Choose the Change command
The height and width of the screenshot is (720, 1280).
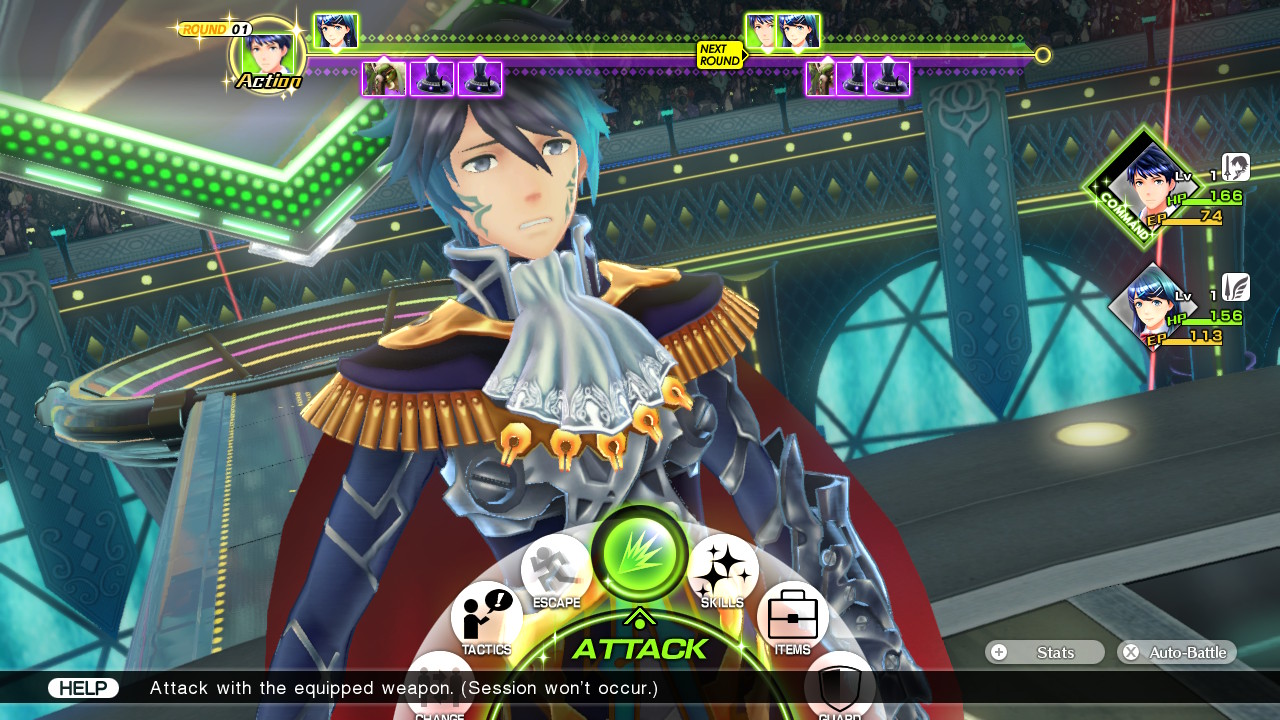pyautogui.click(x=440, y=686)
